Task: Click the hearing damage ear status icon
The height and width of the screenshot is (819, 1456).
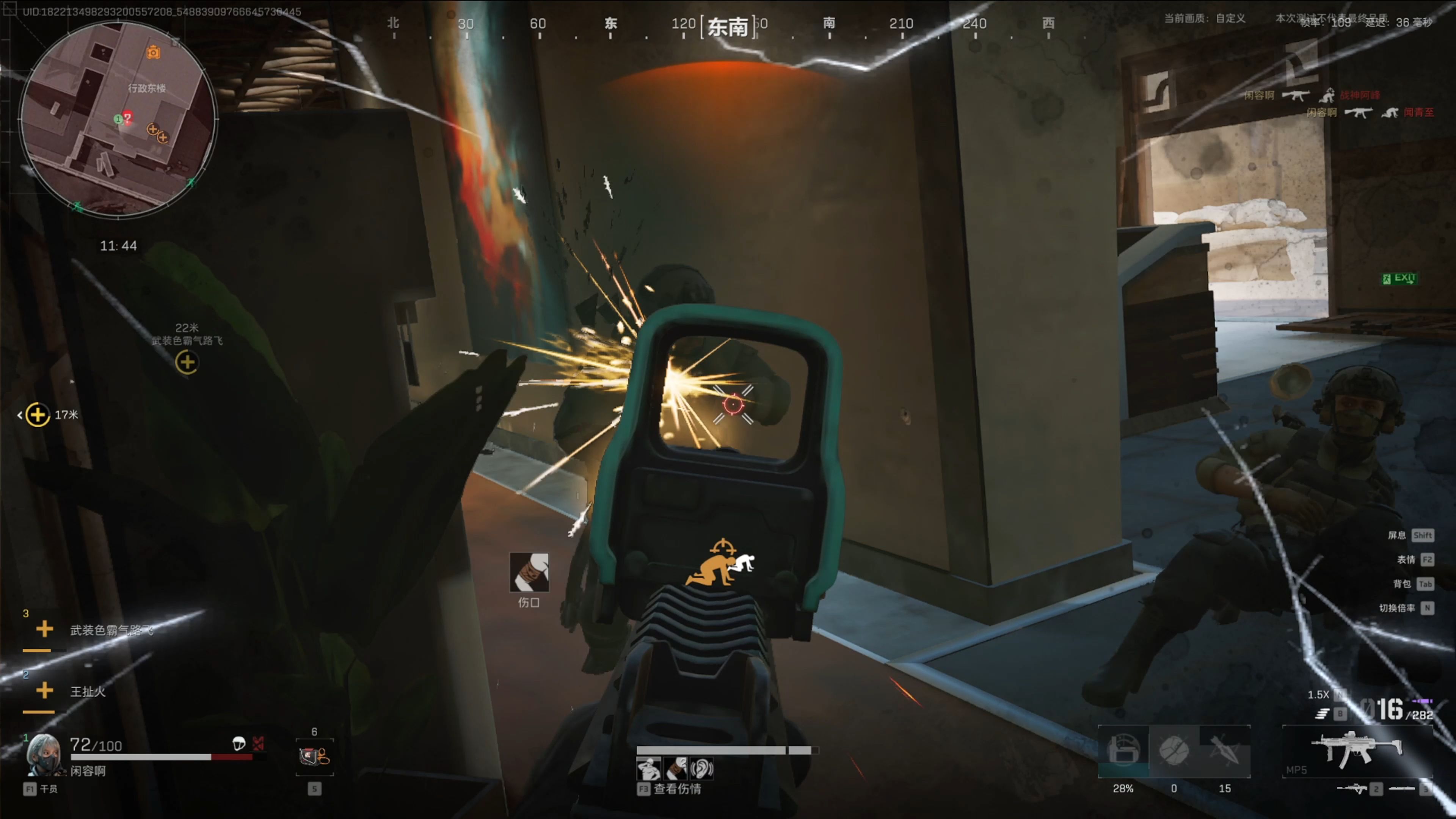Action: click(702, 769)
